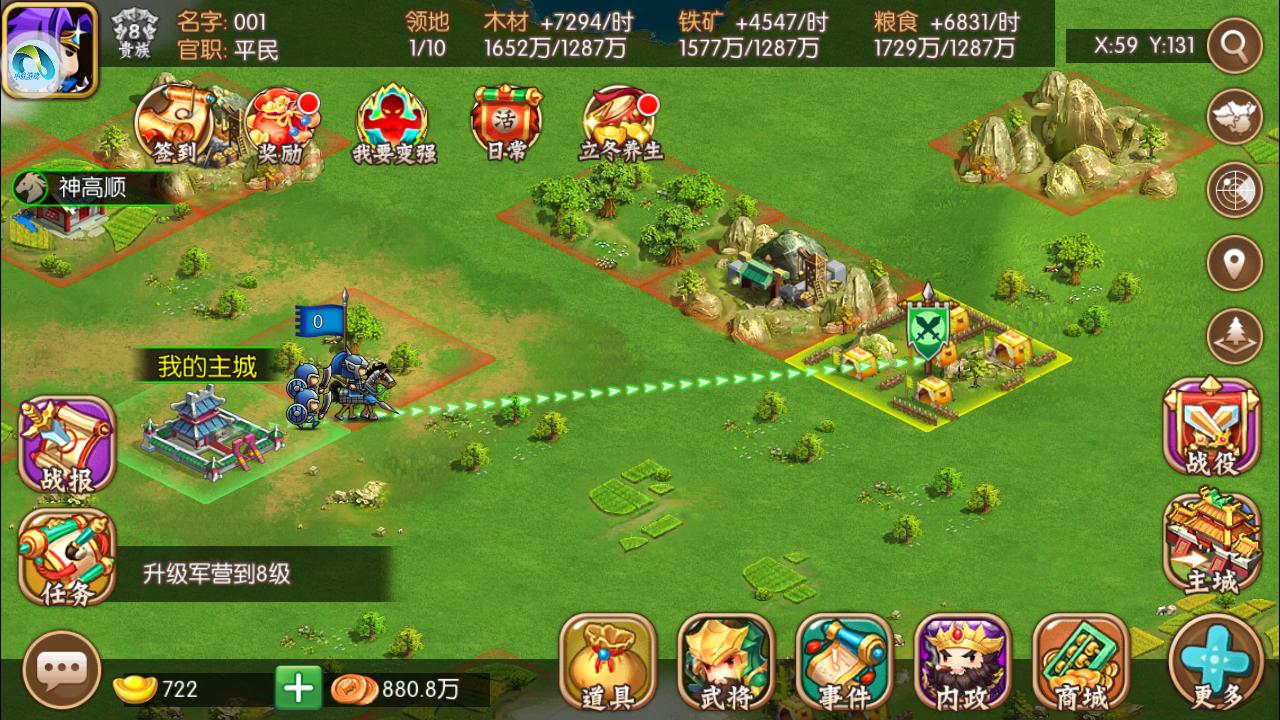Open the 任务 quest menu
1280x720 pixels.
click(x=66, y=558)
